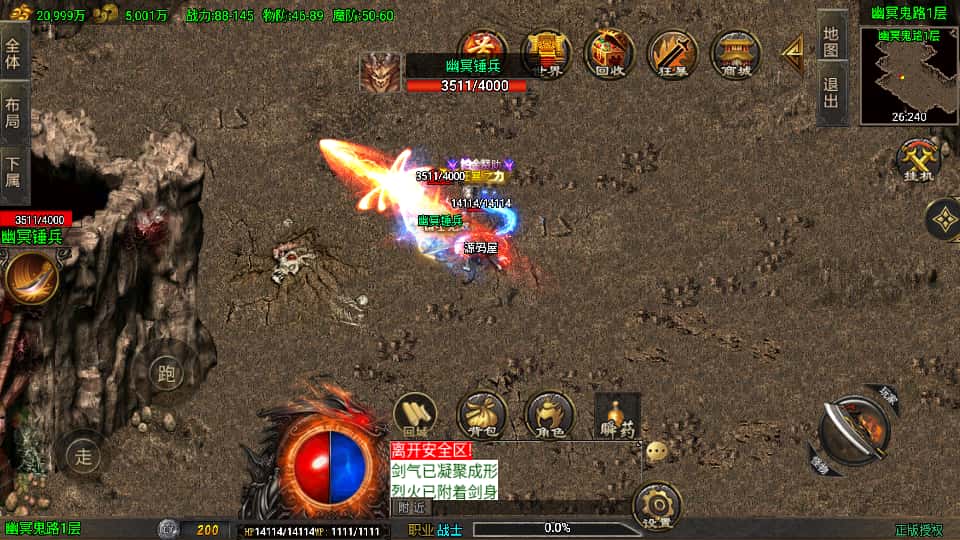
Task: Open the 设置 settings gear
Action: (657, 506)
